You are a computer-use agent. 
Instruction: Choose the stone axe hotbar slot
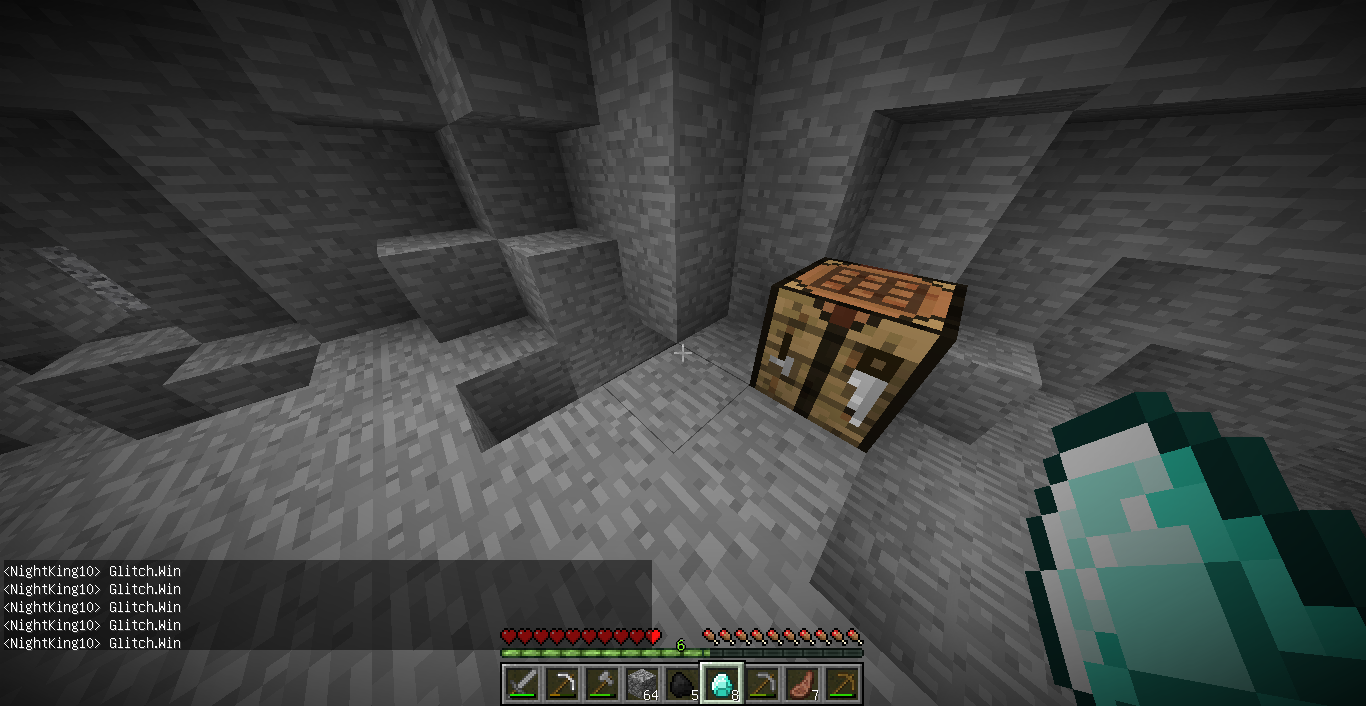(601, 684)
